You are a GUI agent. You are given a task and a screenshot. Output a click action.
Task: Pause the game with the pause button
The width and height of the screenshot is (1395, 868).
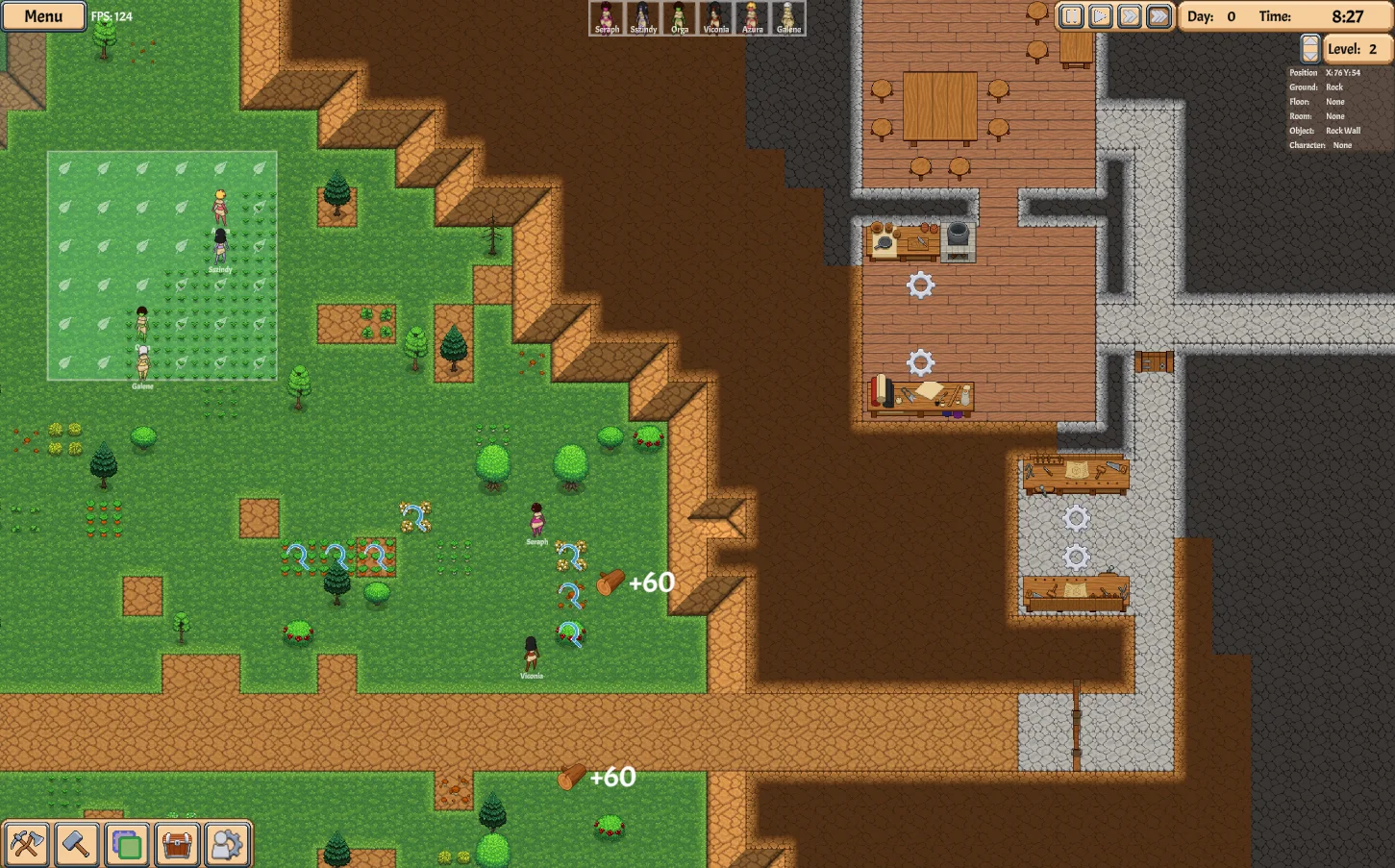coord(1071,16)
